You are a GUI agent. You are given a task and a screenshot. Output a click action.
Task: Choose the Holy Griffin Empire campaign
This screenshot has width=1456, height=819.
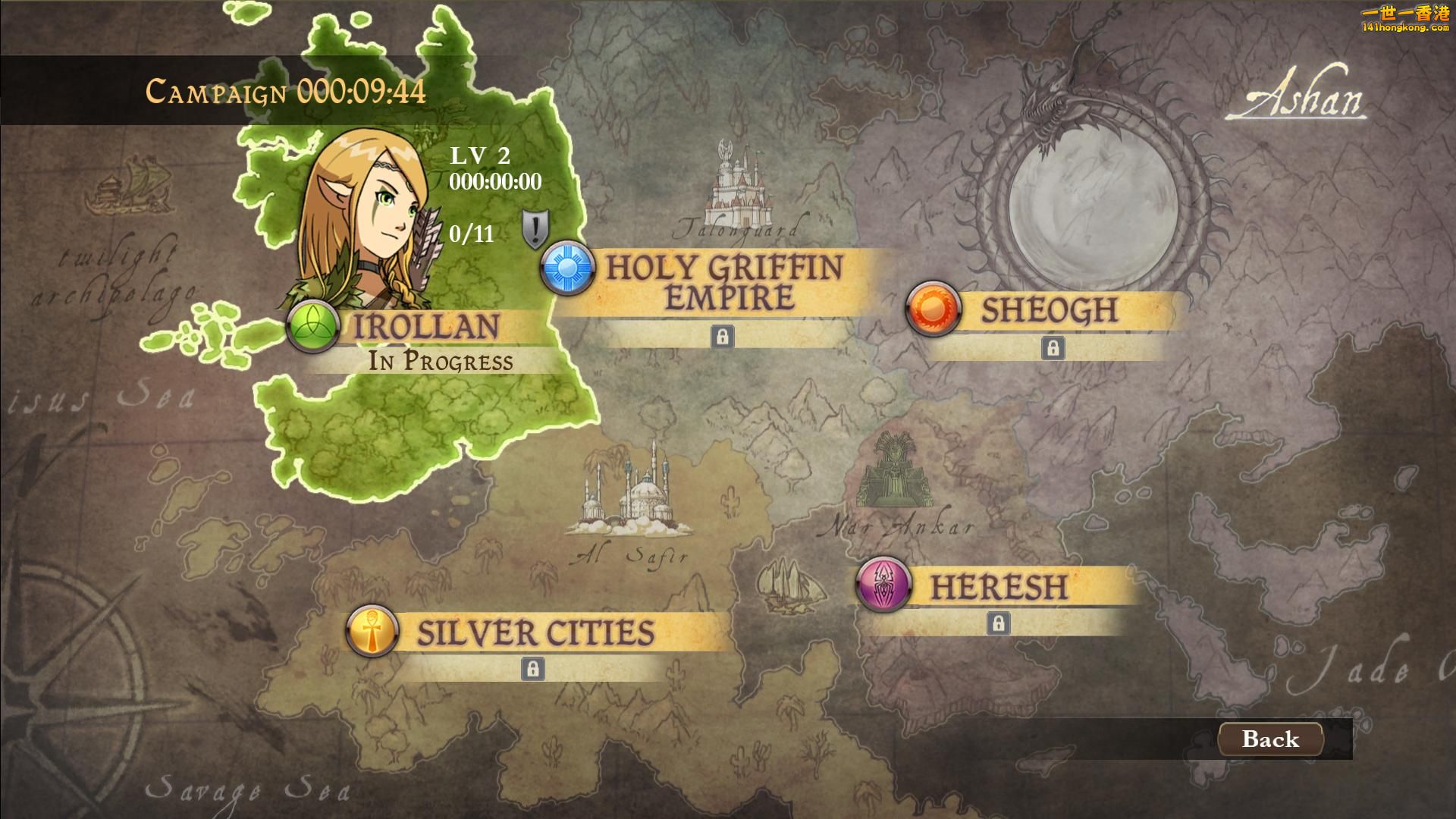click(724, 283)
